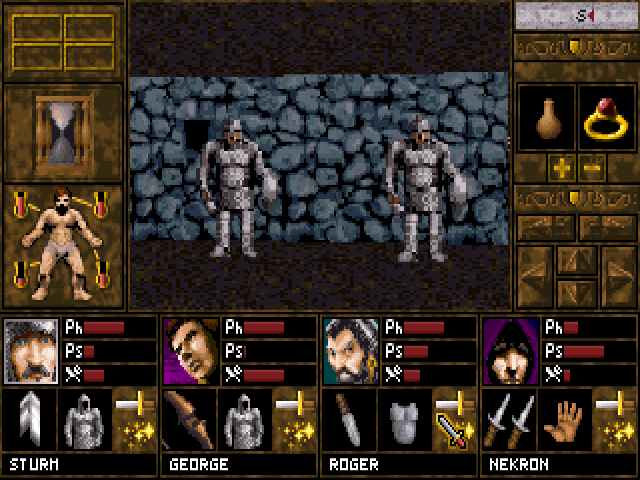Viewport: 640px width, 480px height.
Task: Click the yellow minus button
Action: click(592, 165)
